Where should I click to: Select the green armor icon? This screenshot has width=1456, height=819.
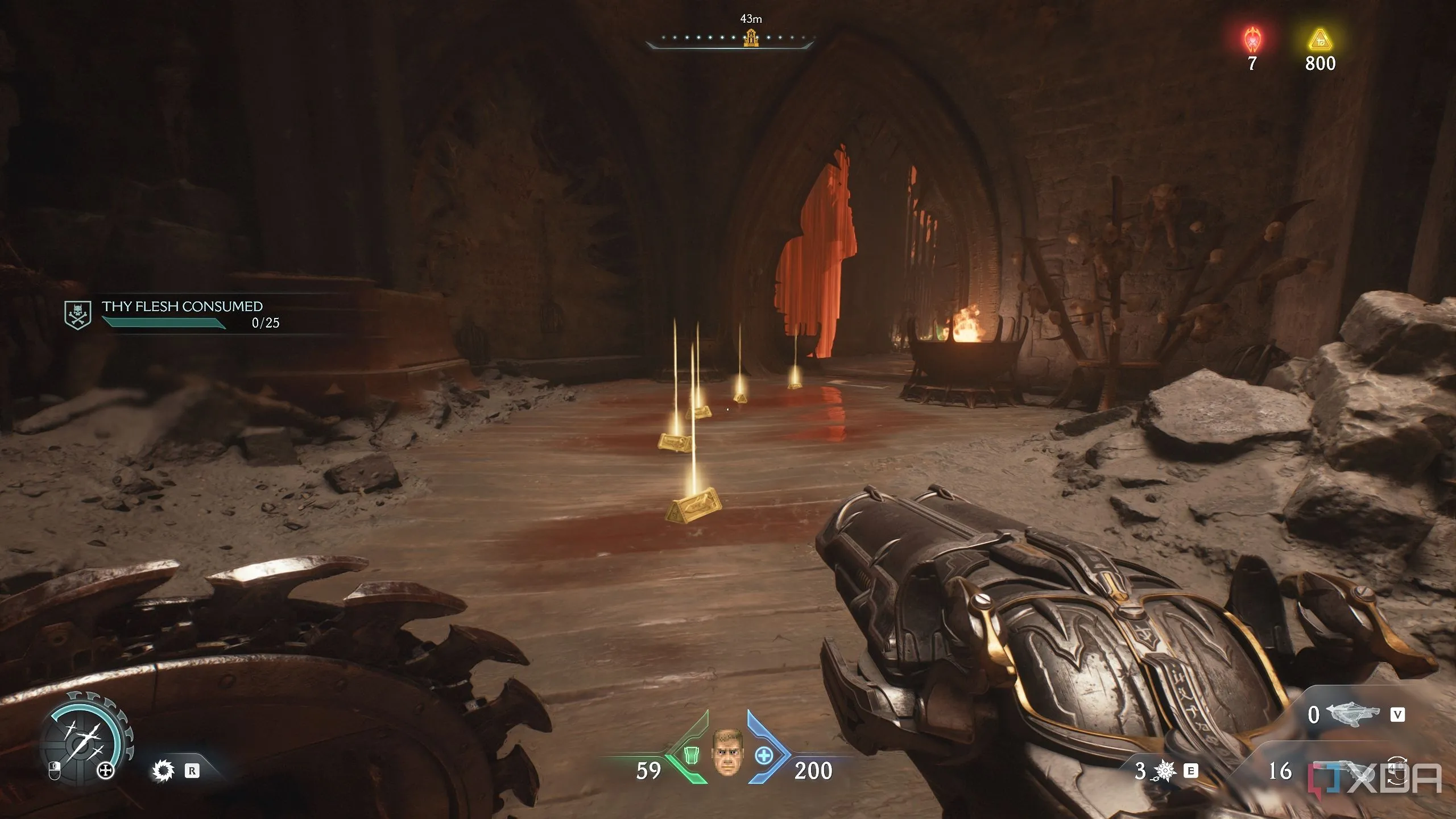pyautogui.click(x=691, y=755)
